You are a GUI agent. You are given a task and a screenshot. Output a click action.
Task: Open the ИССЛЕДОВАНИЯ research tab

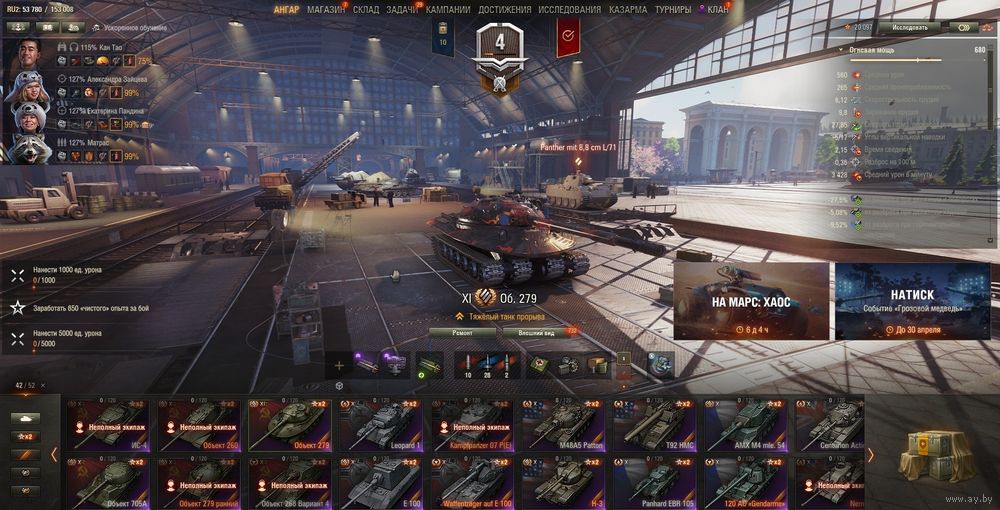point(570,9)
